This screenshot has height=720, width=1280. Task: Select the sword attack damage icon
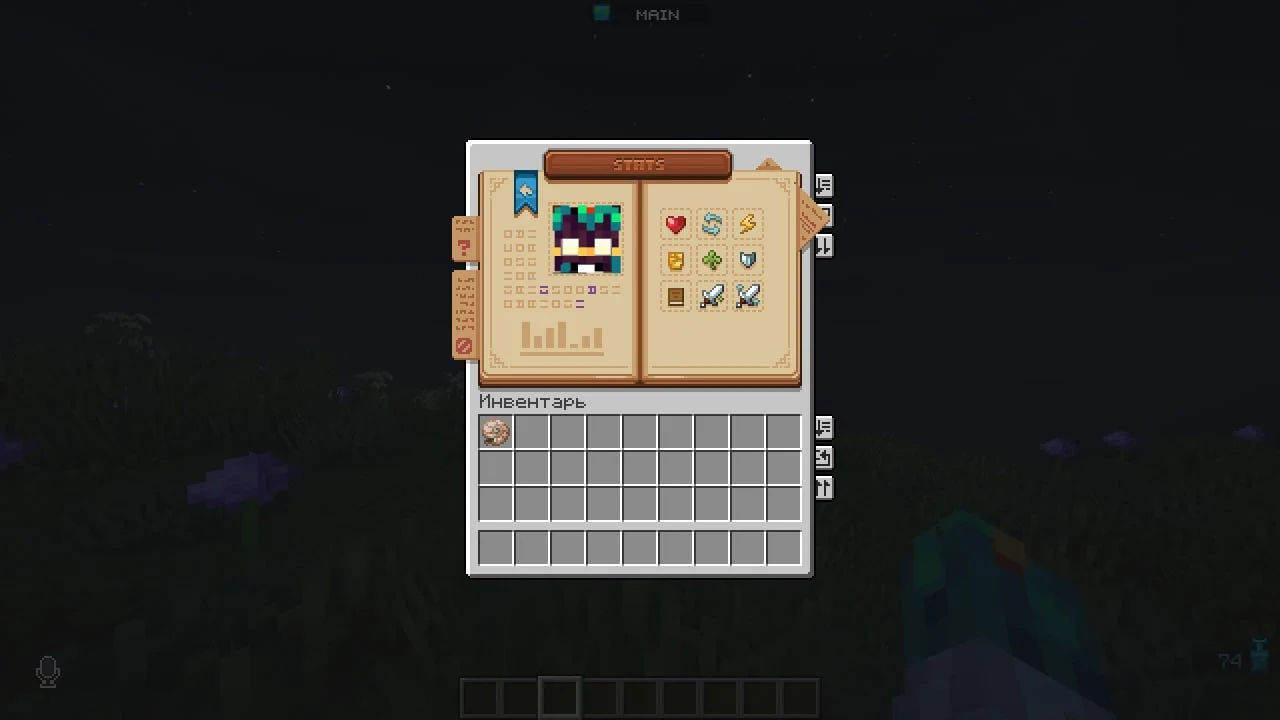(712, 297)
